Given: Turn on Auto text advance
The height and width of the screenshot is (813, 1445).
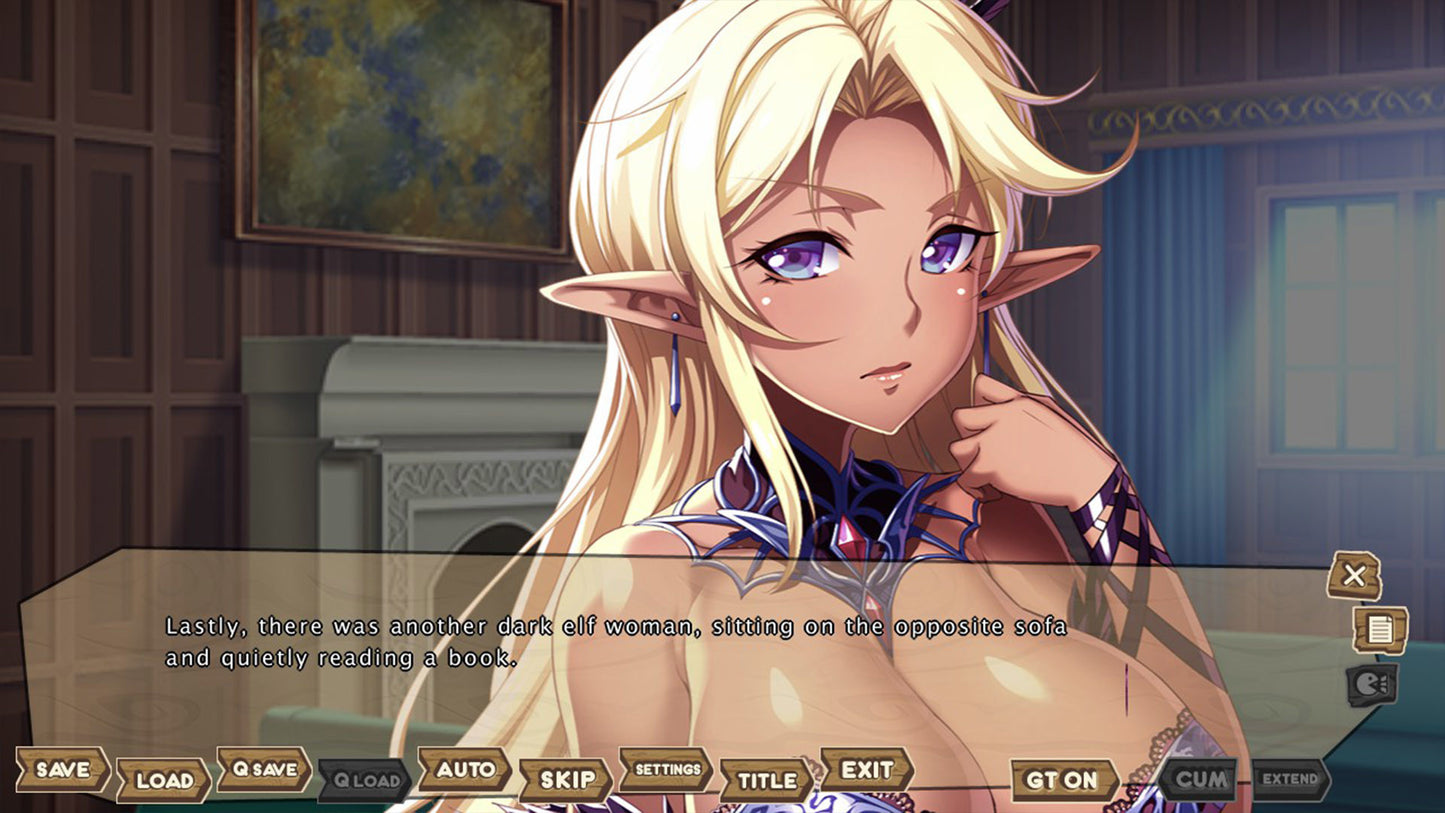Looking at the screenshot, I should click(465, 770).
